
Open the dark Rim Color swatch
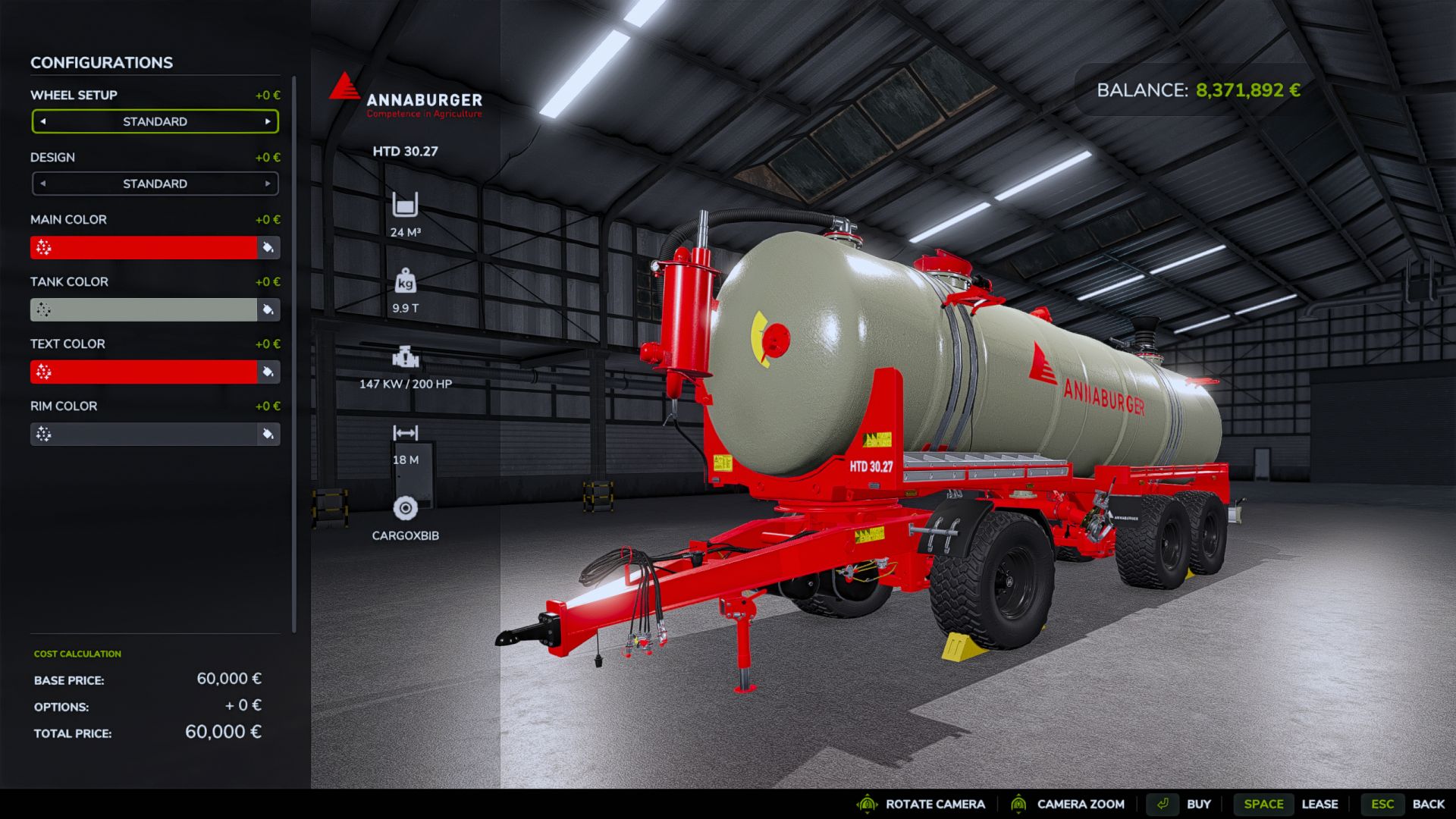(143, 434)
